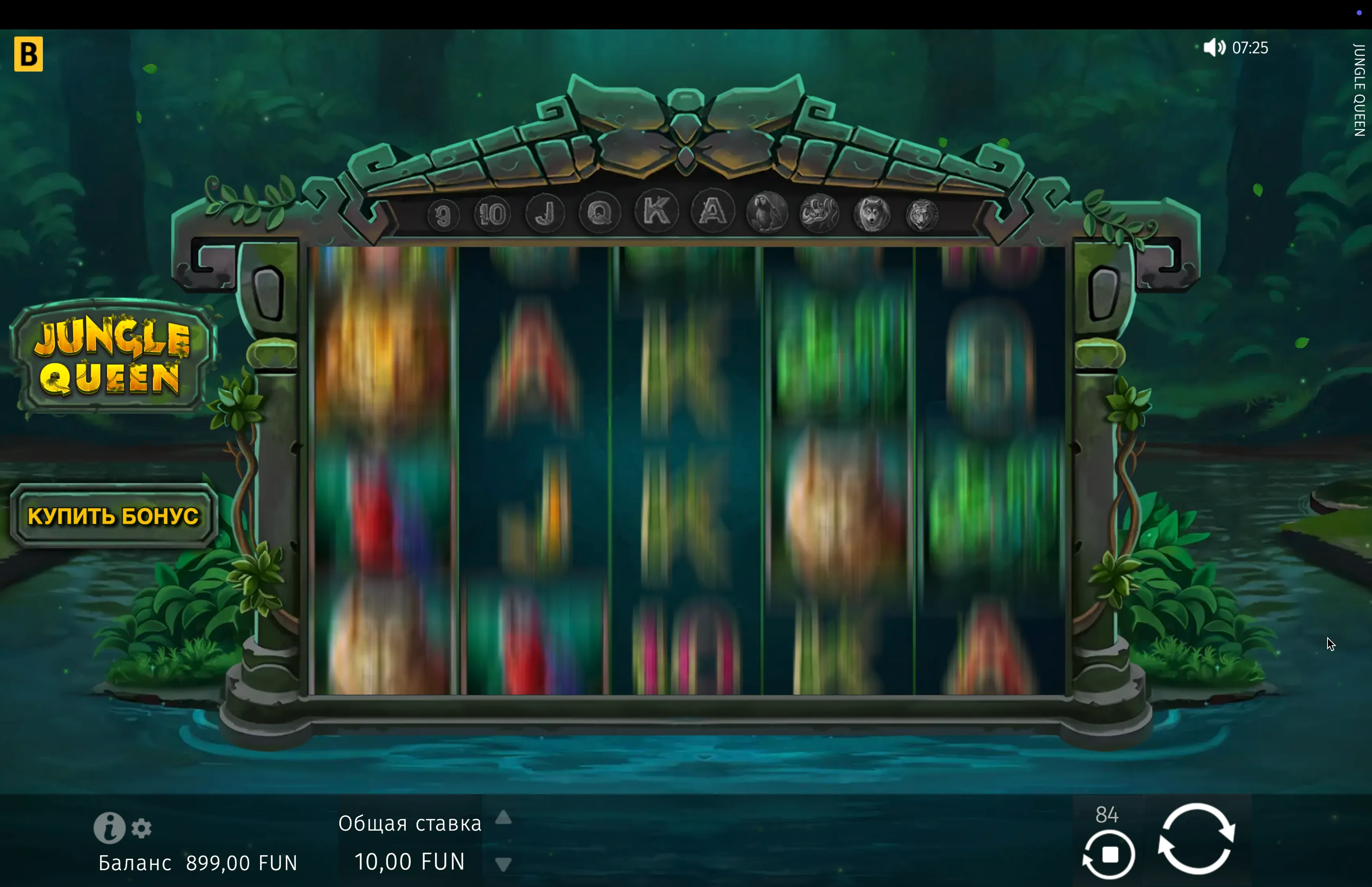Open the settings gear icon
Image resolution: width=1372 pixels, height=887 pixels.
pyautogui.click(x=142, y=828)
